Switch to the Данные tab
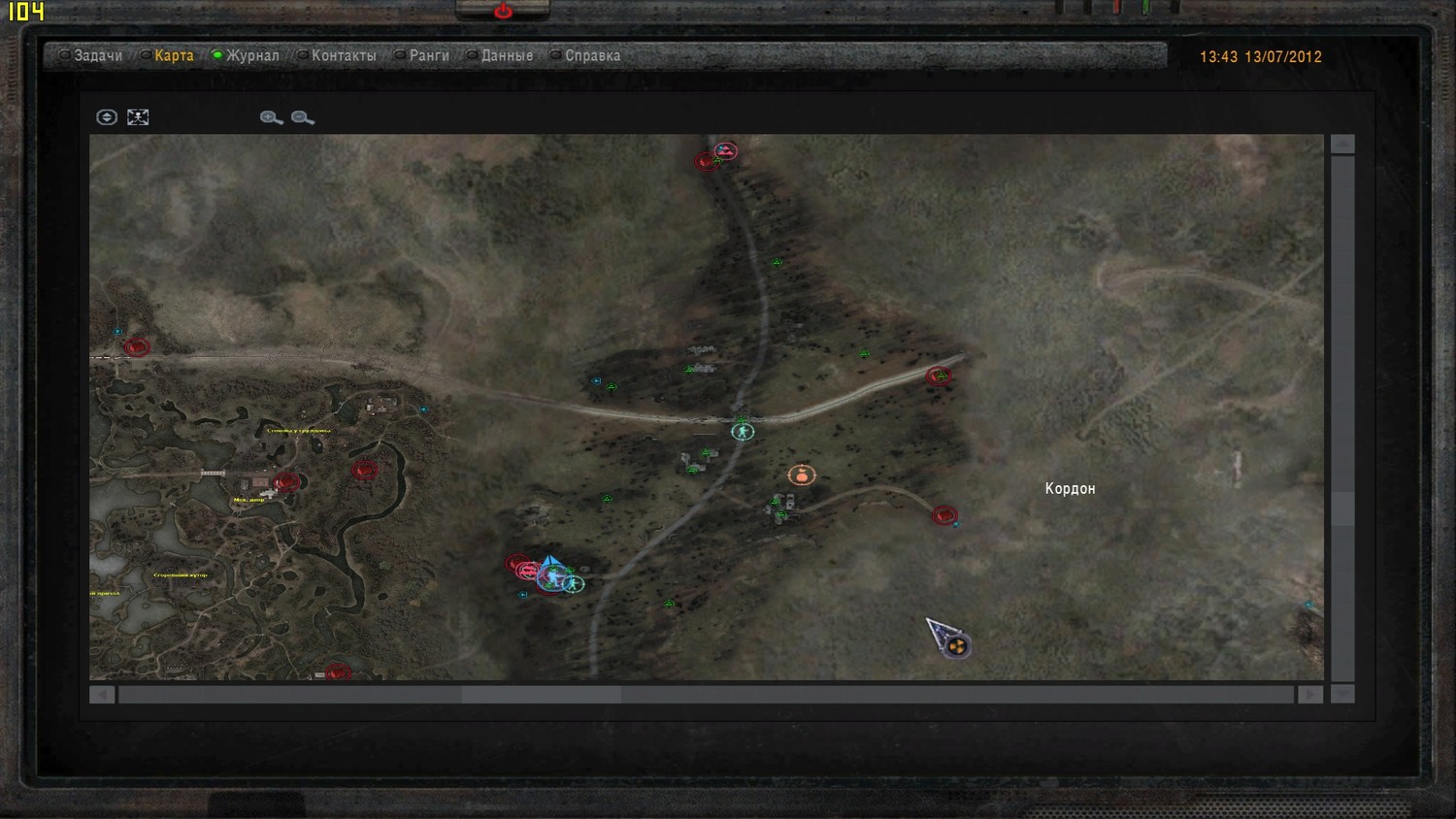 [x=507, y=56]
